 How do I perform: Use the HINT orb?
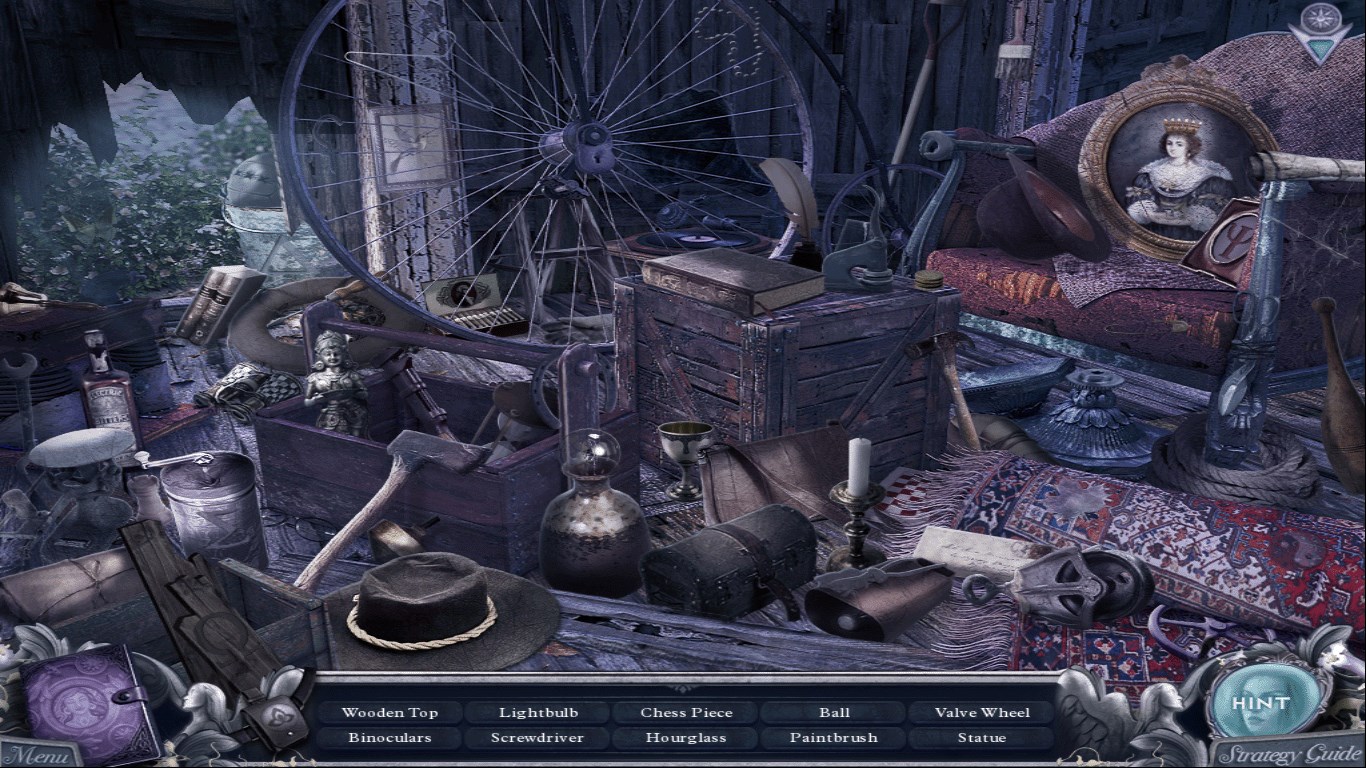click(1259, 703)
